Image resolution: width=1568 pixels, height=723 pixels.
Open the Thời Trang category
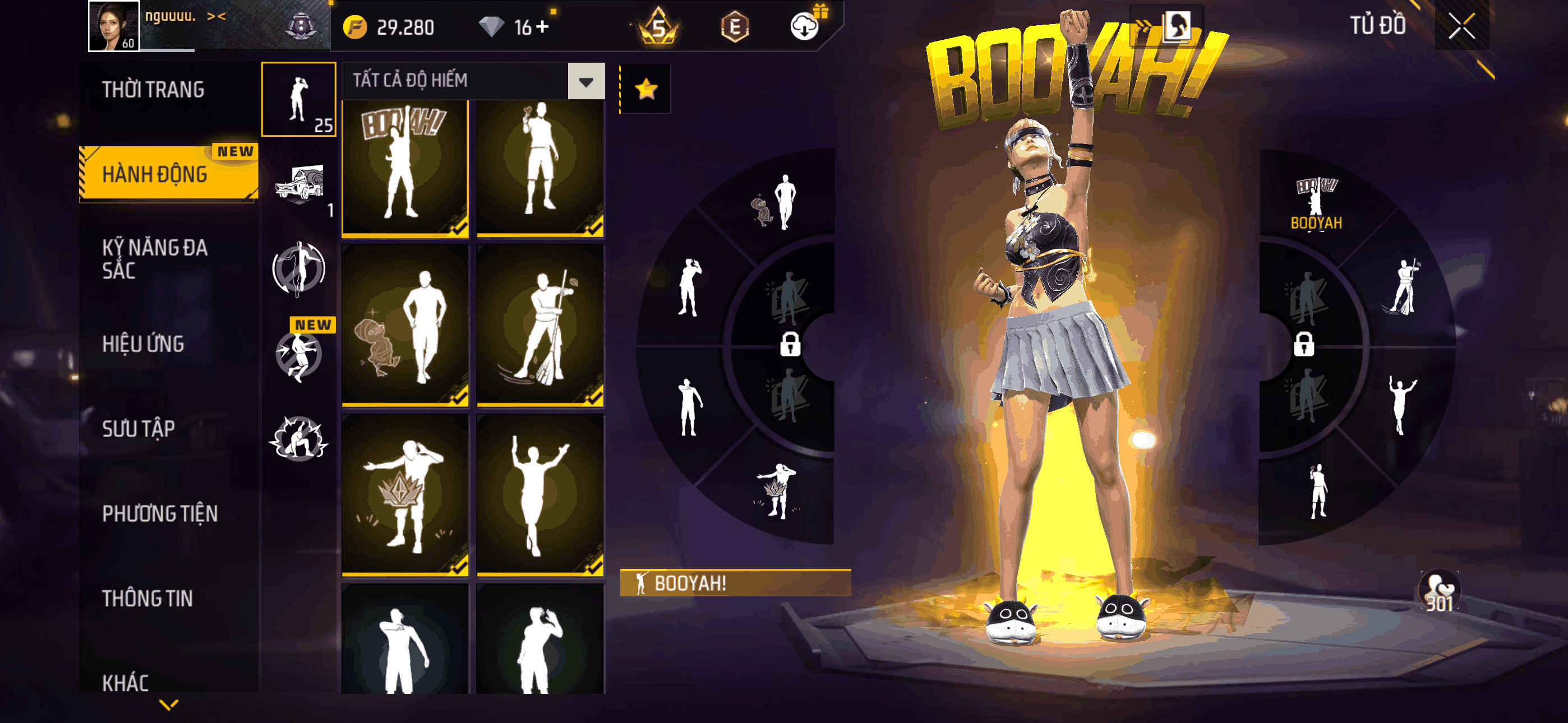(154, 90)
